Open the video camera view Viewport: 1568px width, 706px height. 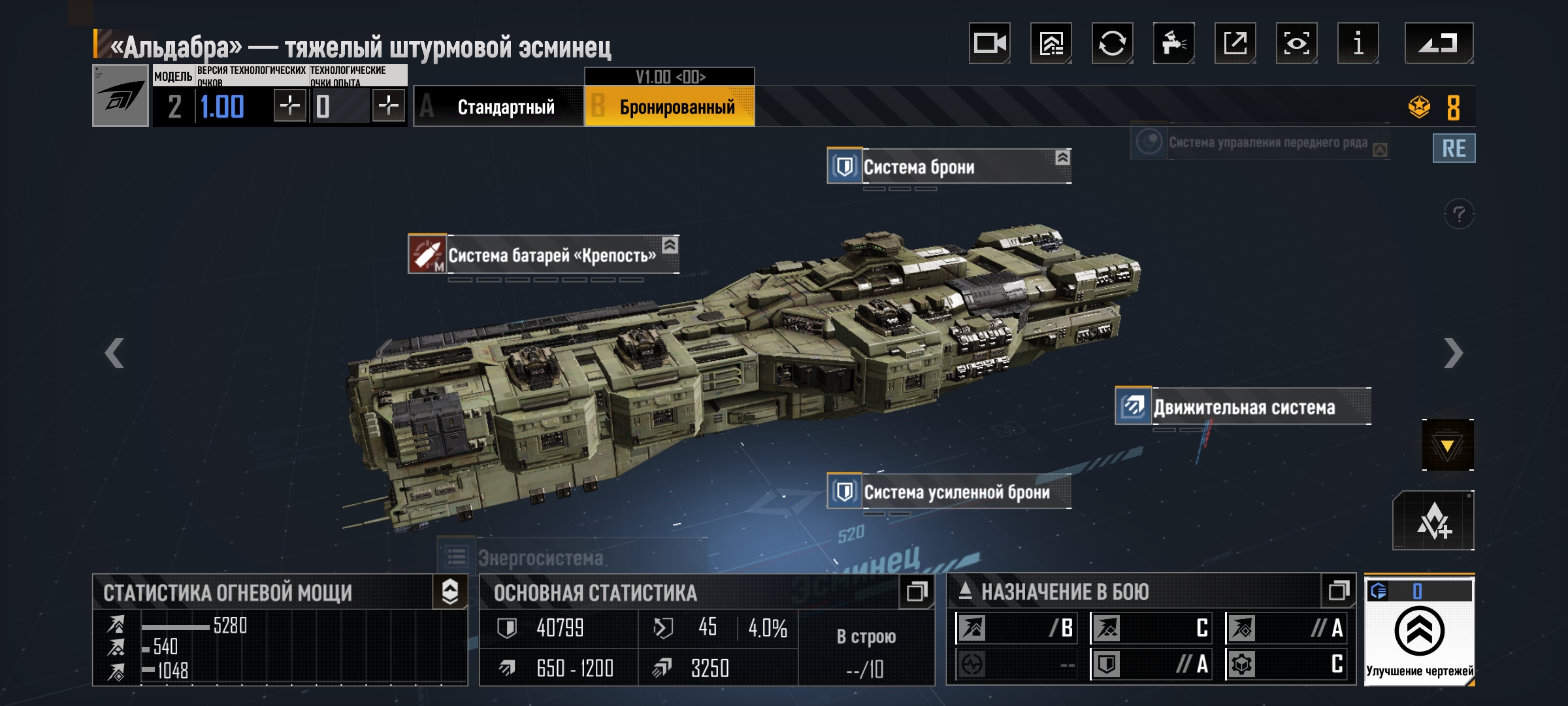[990, 43]
